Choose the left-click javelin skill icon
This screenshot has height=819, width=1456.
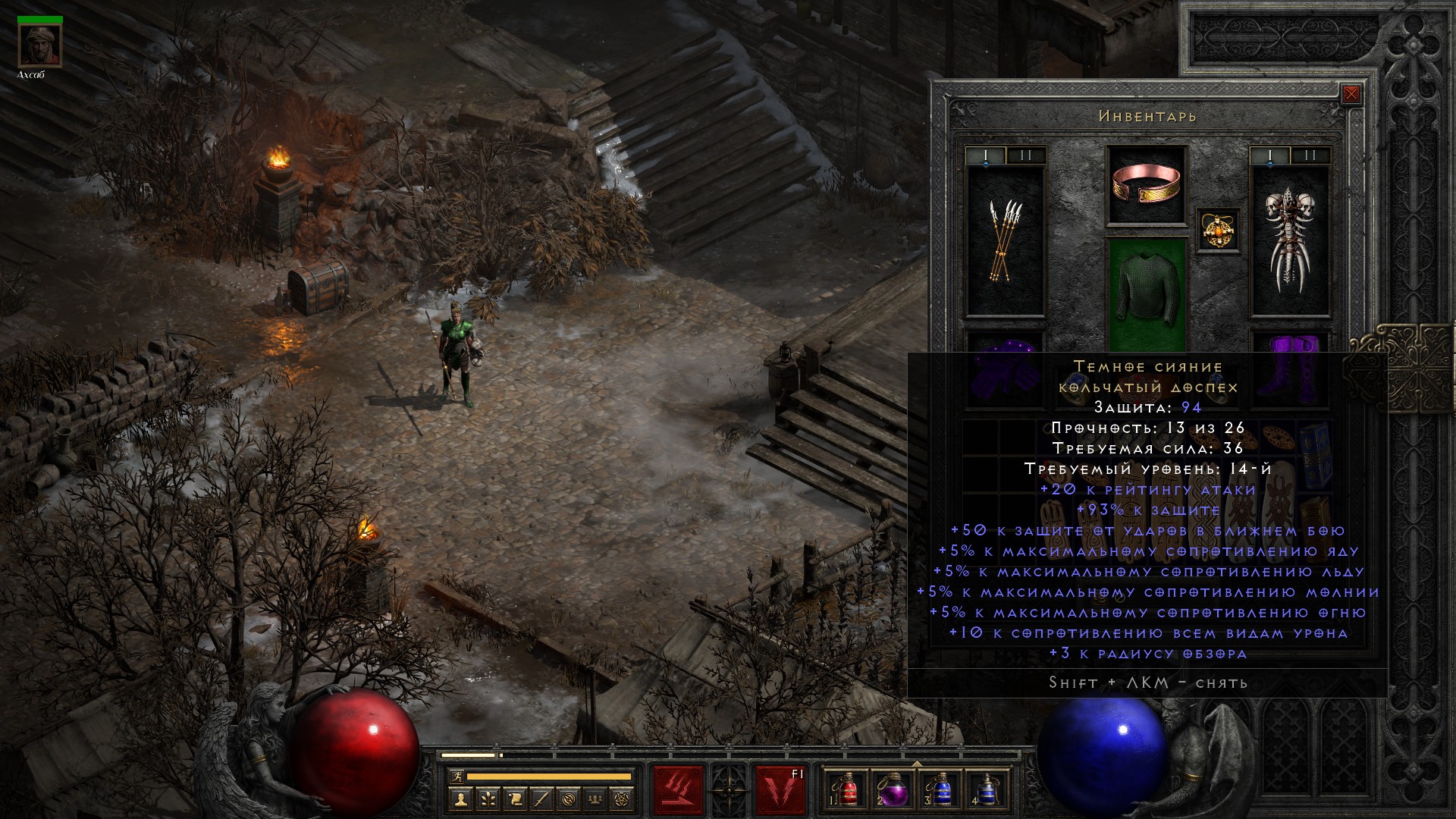[x=678, y=790]
